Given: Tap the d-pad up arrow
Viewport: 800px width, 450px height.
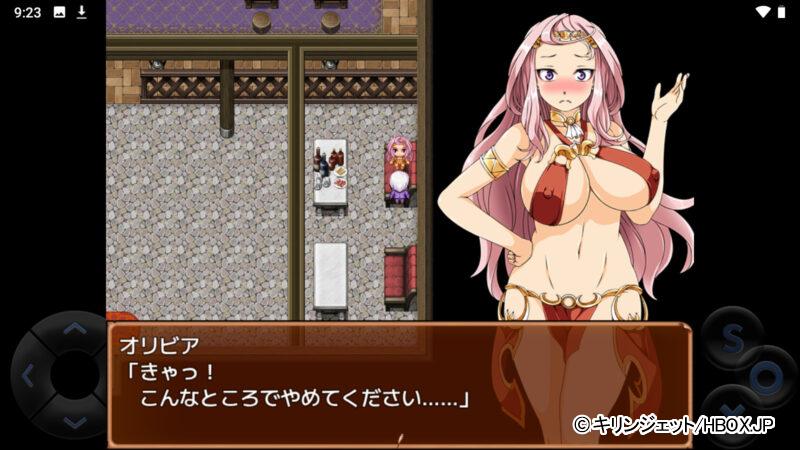Looking at the screenshot, I should point(72,330).
